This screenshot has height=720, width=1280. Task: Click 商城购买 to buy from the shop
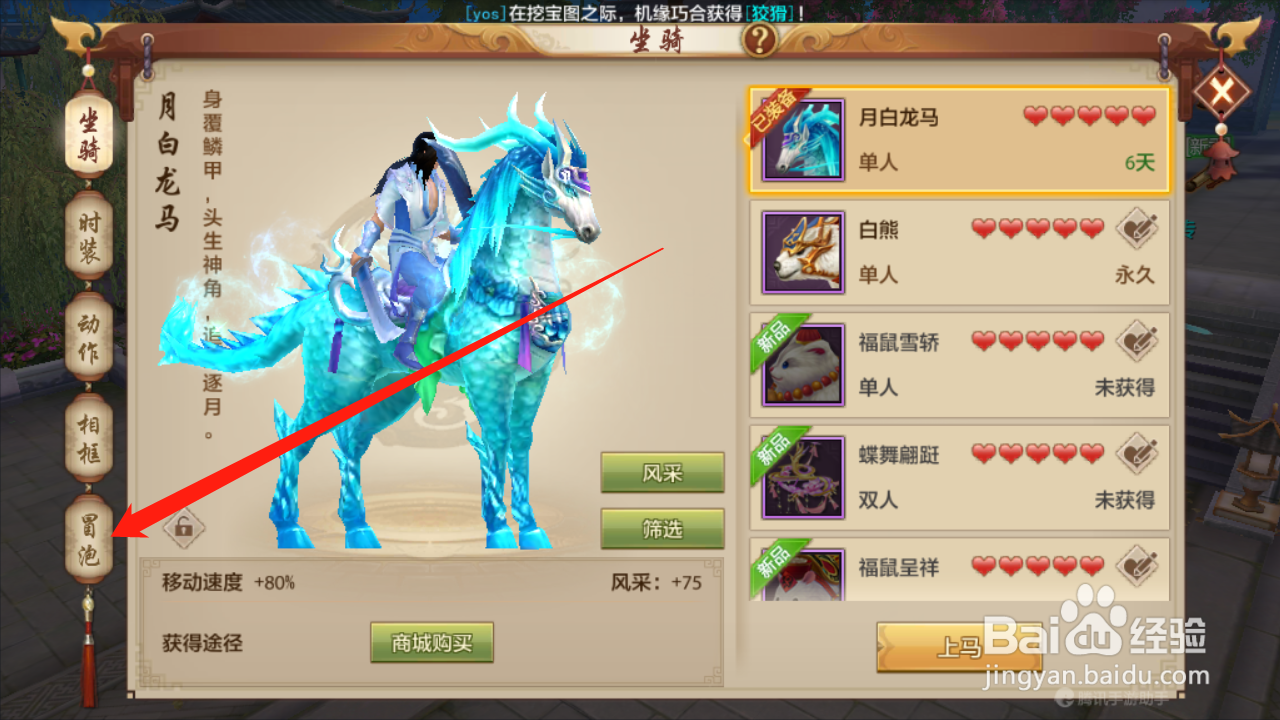tap(430, 644)
